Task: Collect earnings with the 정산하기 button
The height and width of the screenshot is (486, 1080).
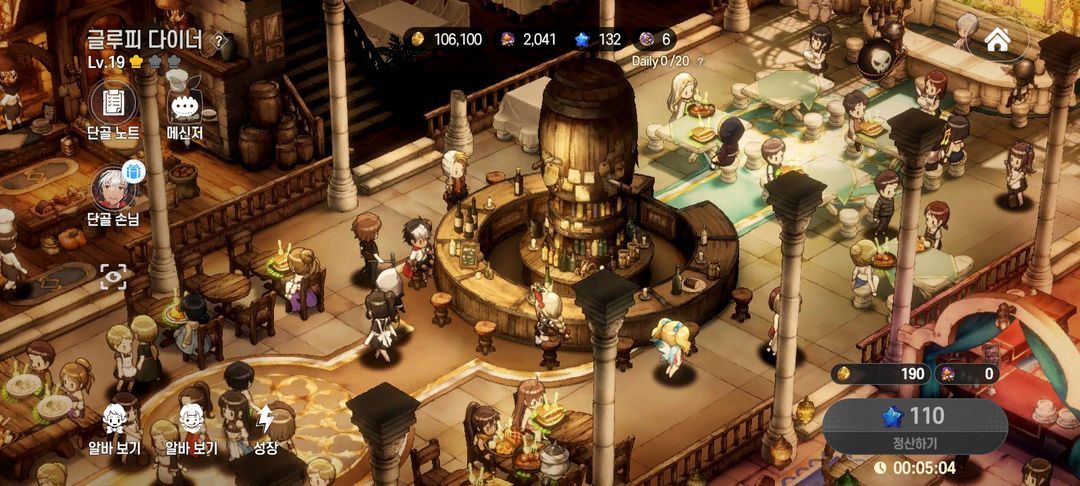Action: point(914,424)
